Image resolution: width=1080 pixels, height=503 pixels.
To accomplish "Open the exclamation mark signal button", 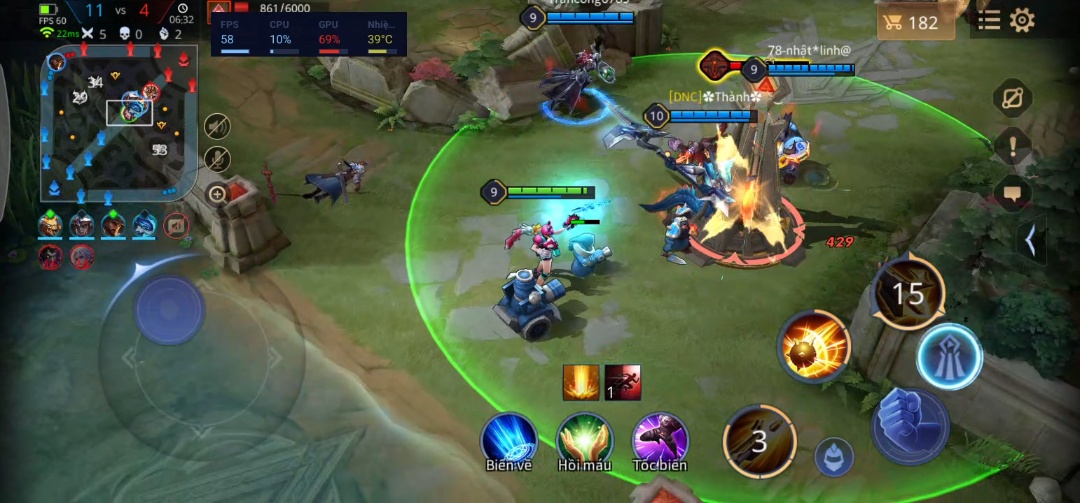I will coord(1012,147).
